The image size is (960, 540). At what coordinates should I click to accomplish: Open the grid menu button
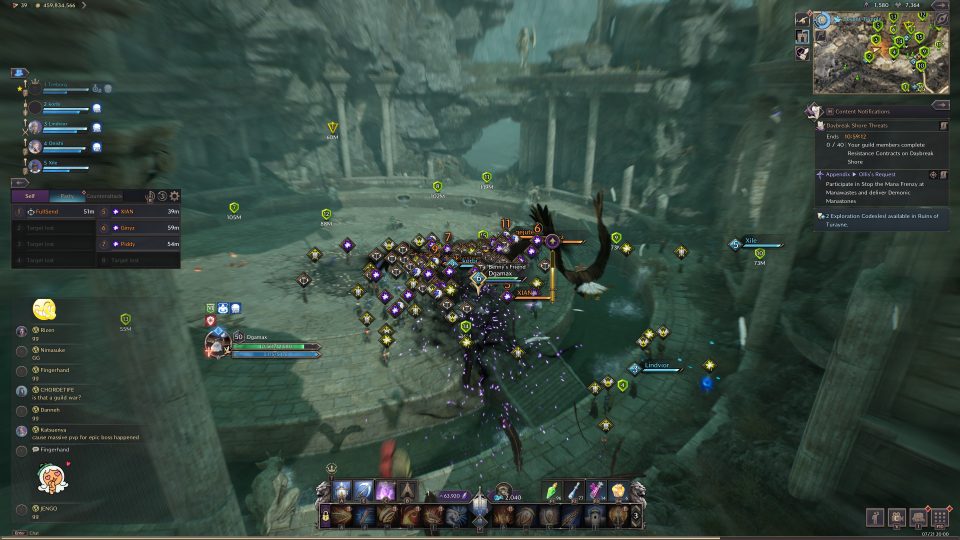point(938,516)
